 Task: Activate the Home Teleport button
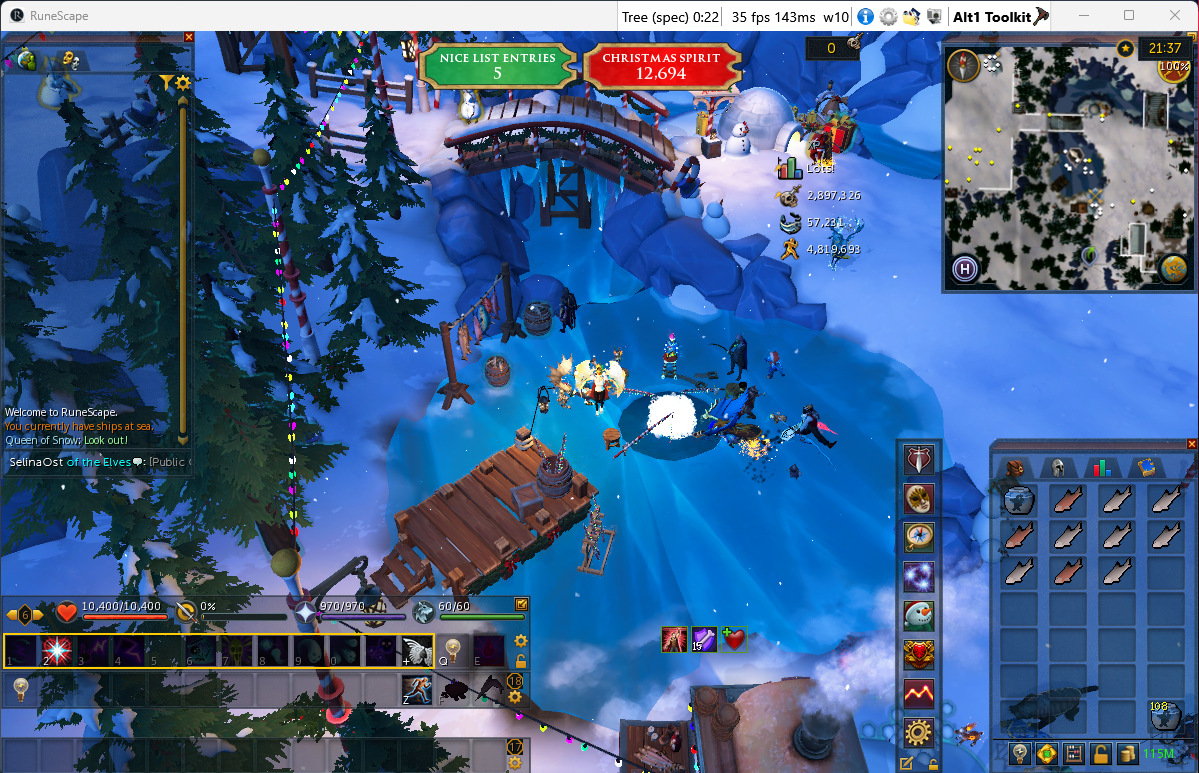(x=965, y=268)
